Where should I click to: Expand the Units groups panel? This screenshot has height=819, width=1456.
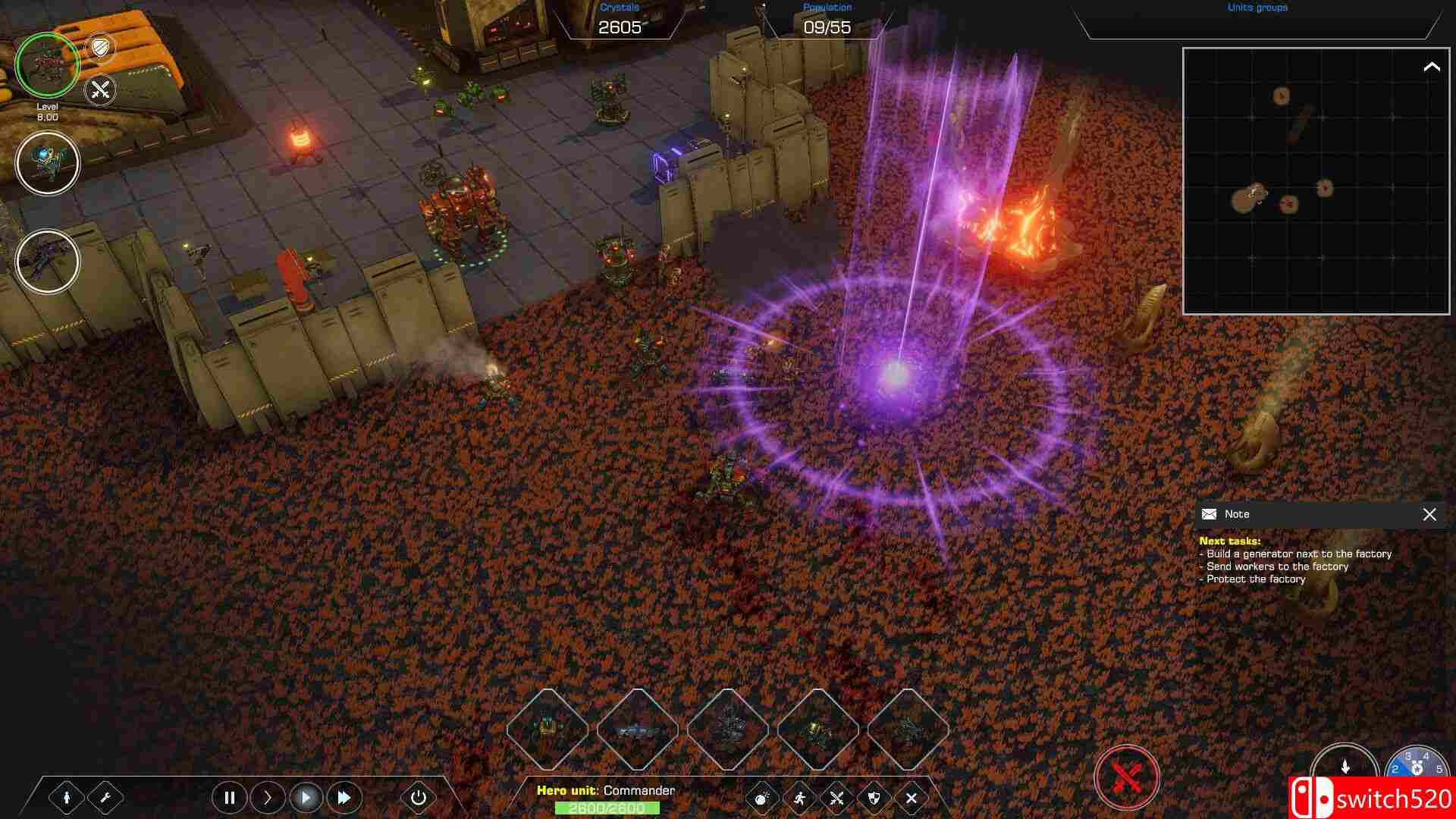[1255, 9]
